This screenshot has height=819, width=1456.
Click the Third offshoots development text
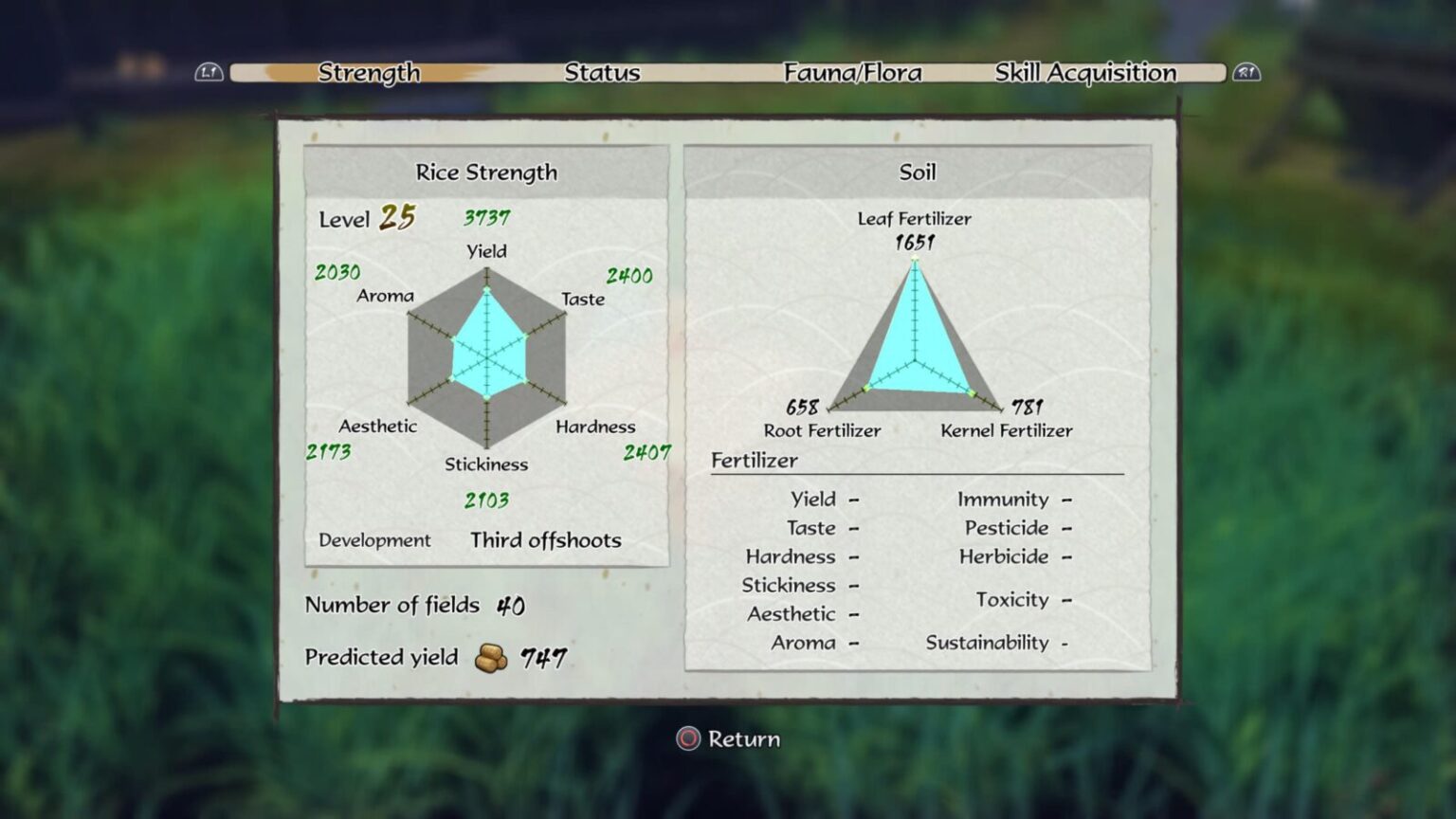[x=546, y=540]
